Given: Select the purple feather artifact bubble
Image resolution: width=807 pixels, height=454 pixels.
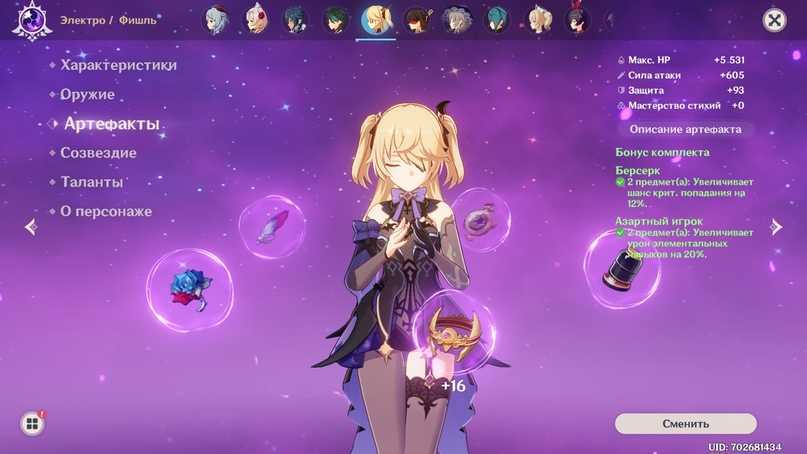Looking at the screenshot, I should [x=272, y=227].
